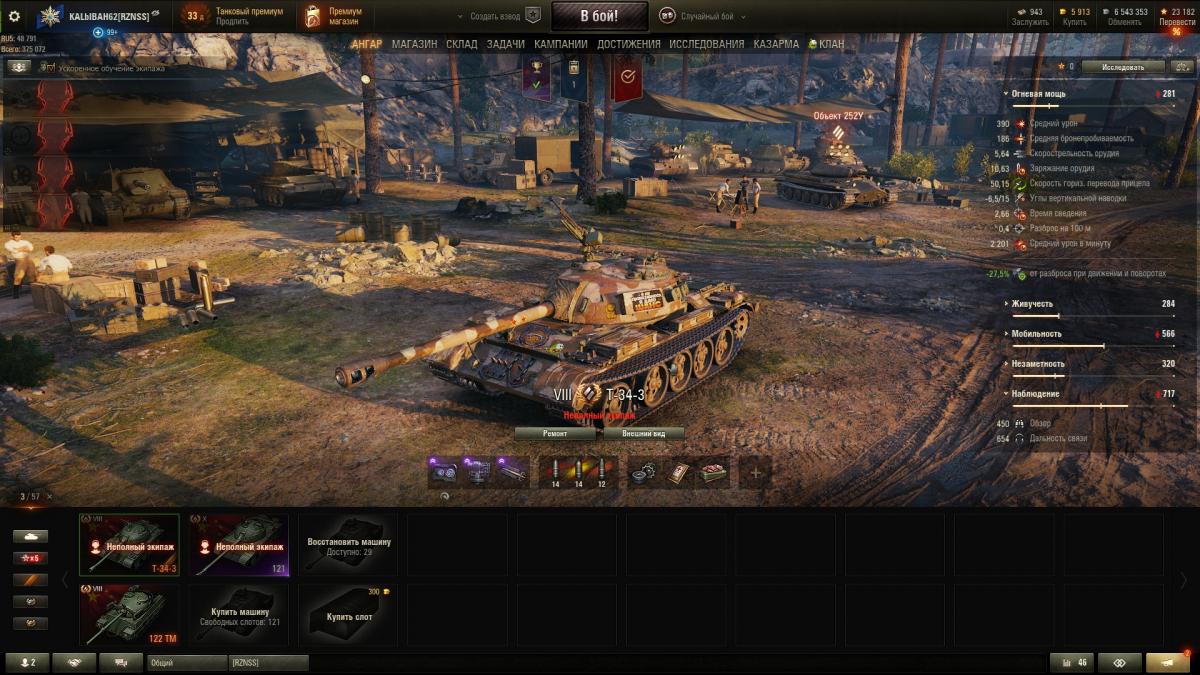Open the ДОСТИЖЕНИЯ tab
Viewport: 1200px width, 675px height.
point(628,44)
